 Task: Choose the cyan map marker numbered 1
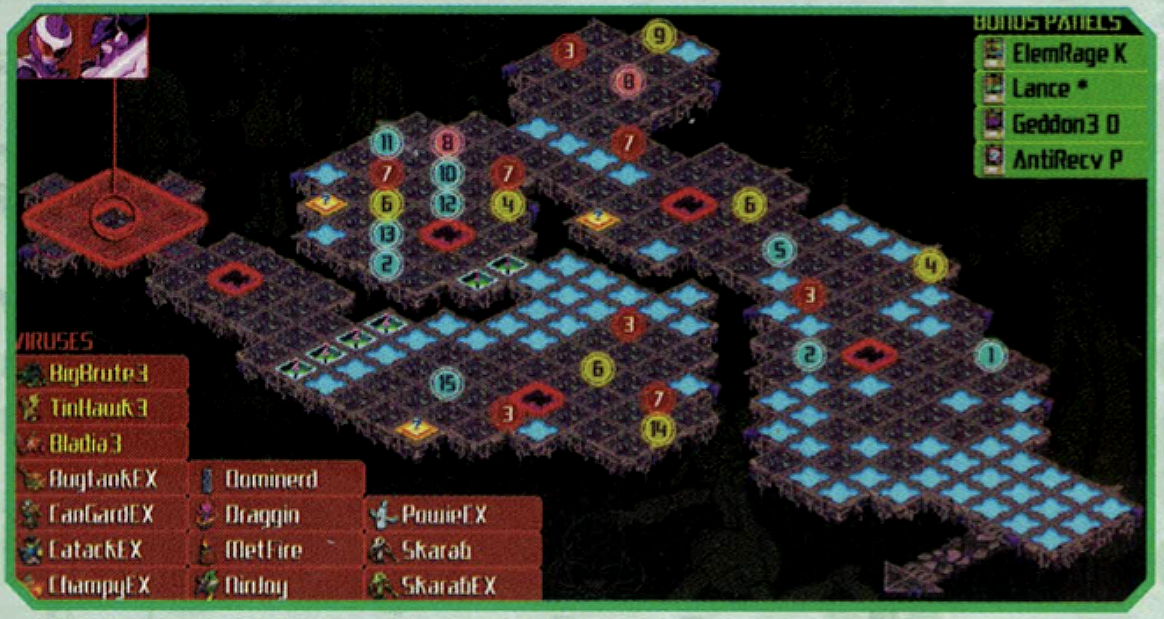coord(990,354)
